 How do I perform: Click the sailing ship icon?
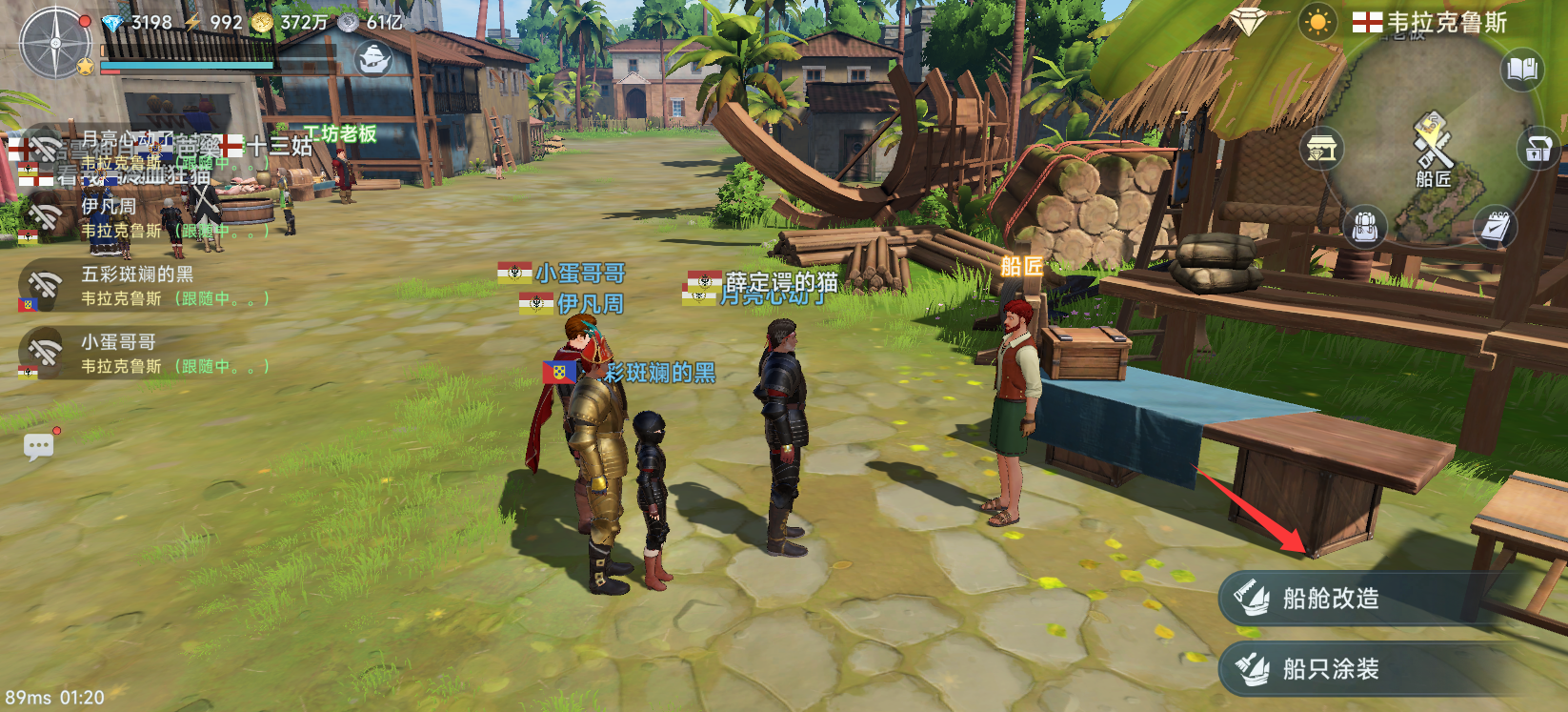[373, 59]
